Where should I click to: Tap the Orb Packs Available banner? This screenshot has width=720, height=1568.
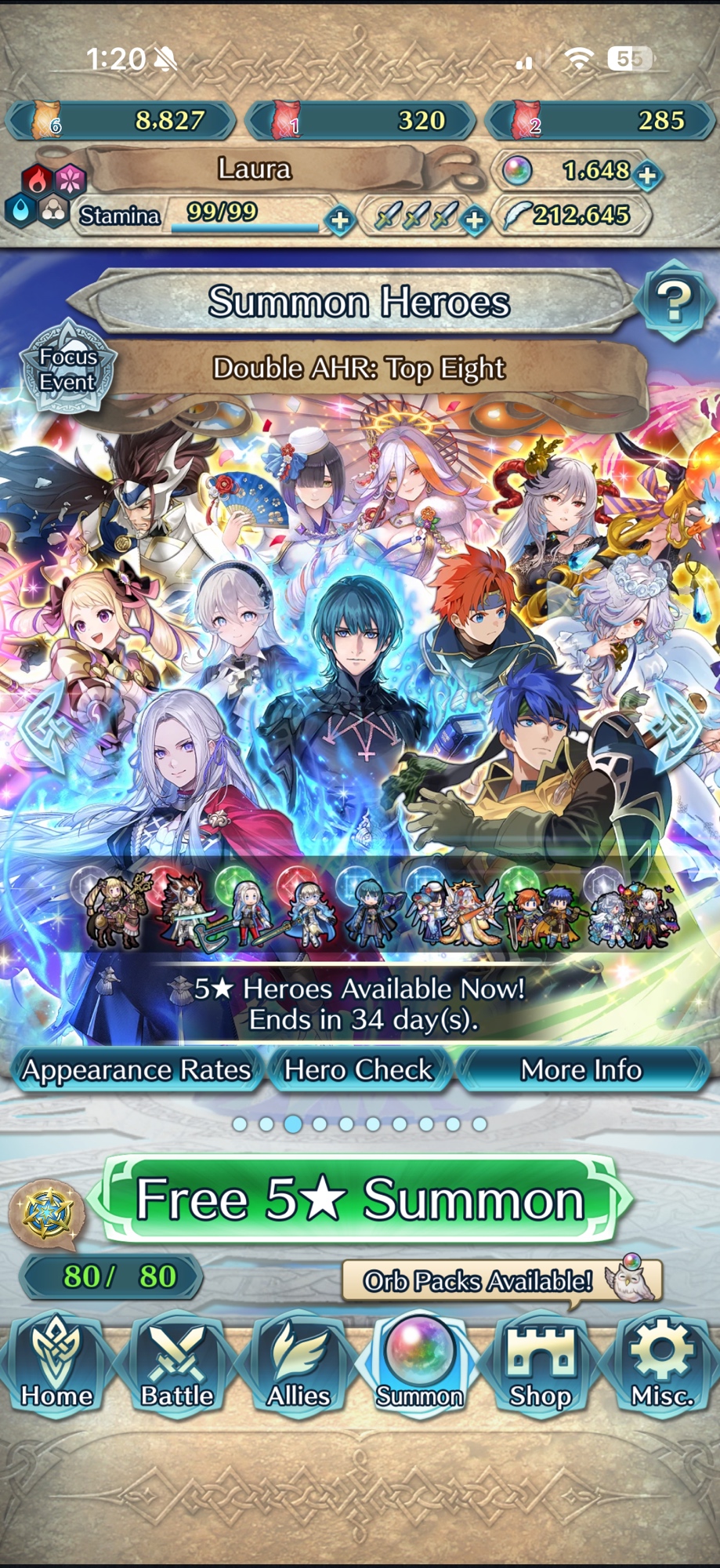pos(501,1280)
